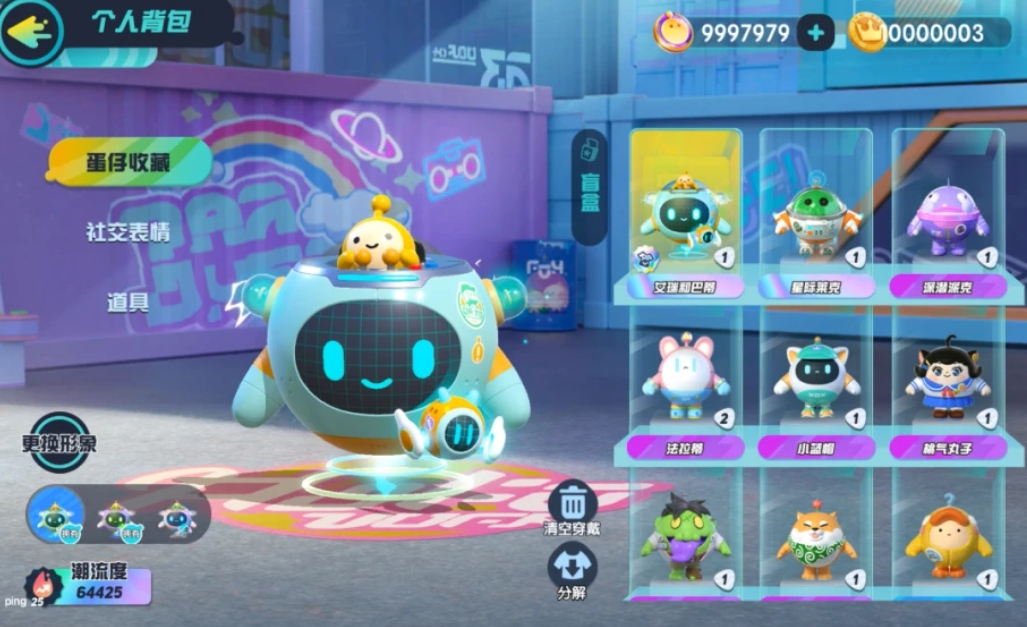This screenshot has width=1027, height=627.
Task: Click the 更换形象 change appearance button
Action: [59, 441]
